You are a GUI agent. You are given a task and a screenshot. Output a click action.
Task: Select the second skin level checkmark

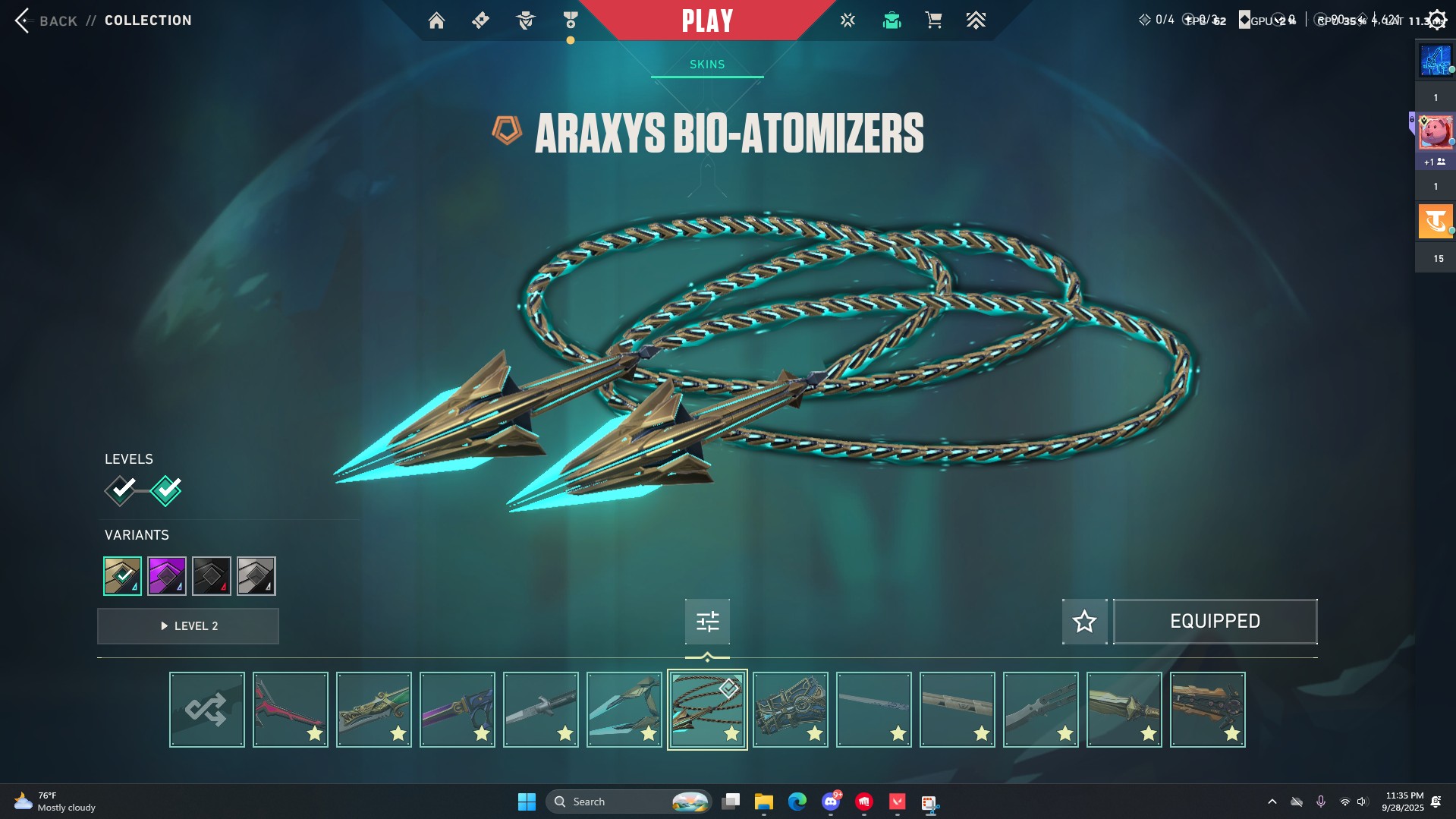click(166, 490)
